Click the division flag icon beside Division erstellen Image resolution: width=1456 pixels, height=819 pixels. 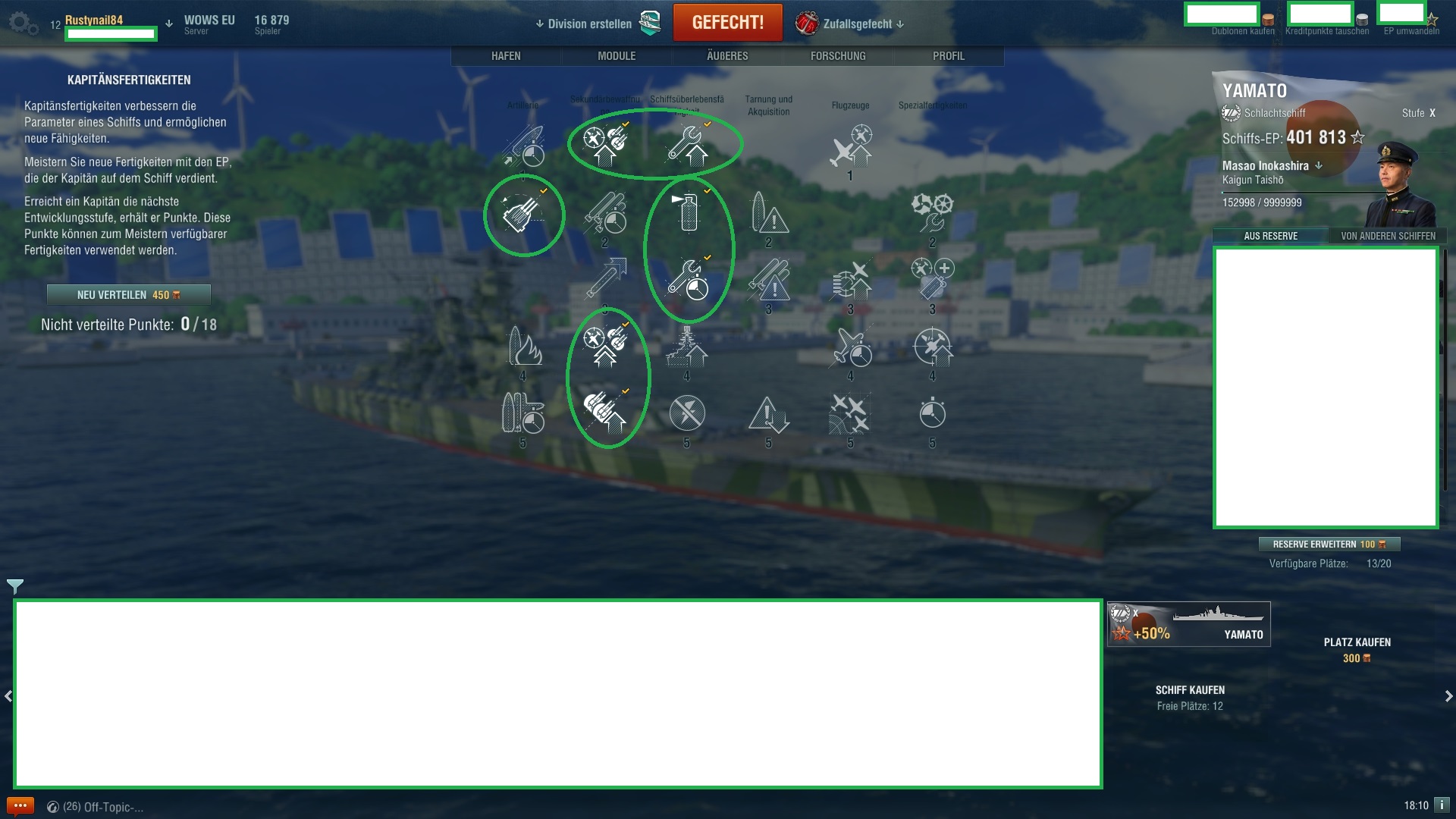pos(649,23)
